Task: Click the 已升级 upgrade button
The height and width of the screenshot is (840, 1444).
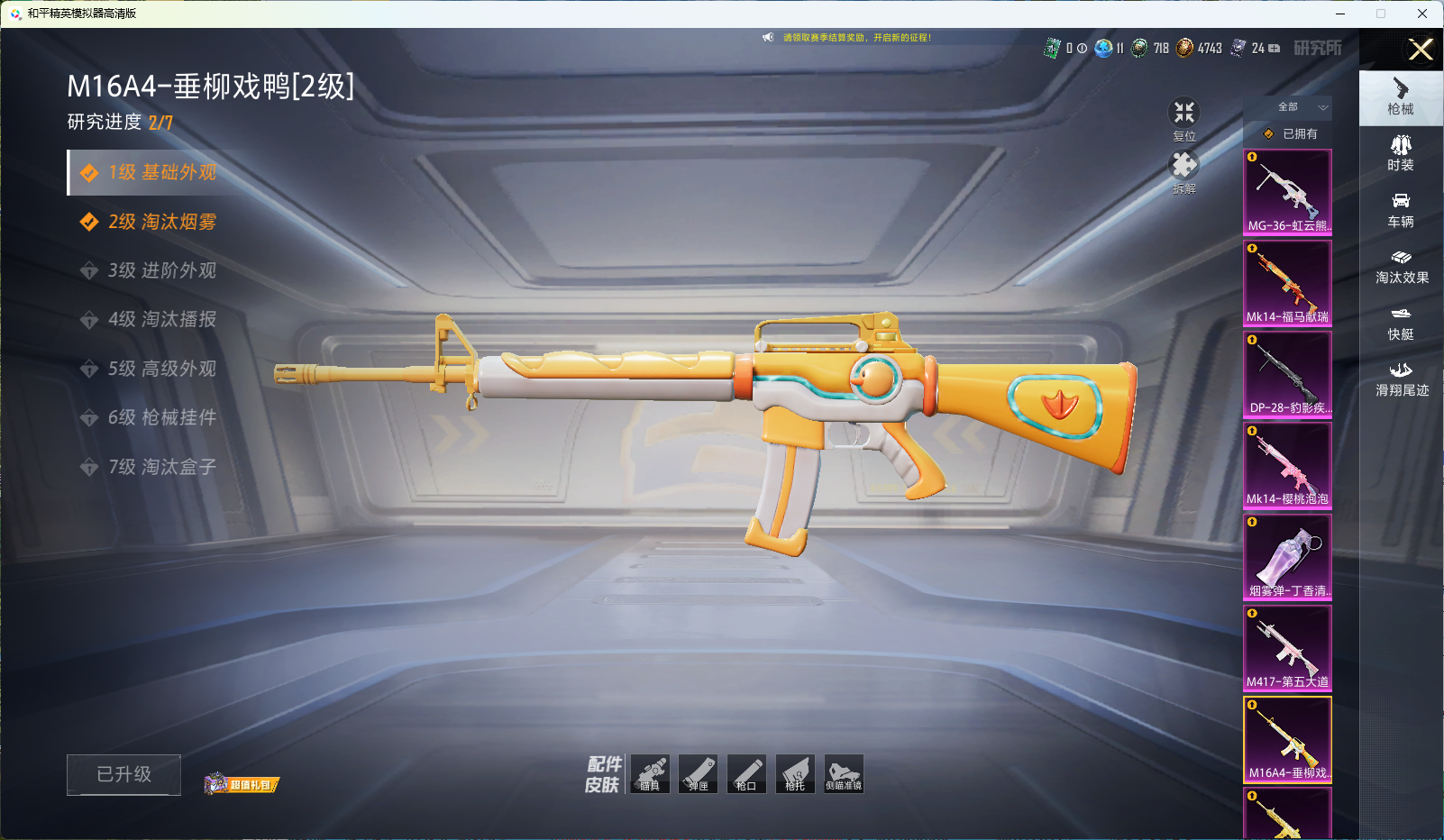Action: click(x=123, y=774)
